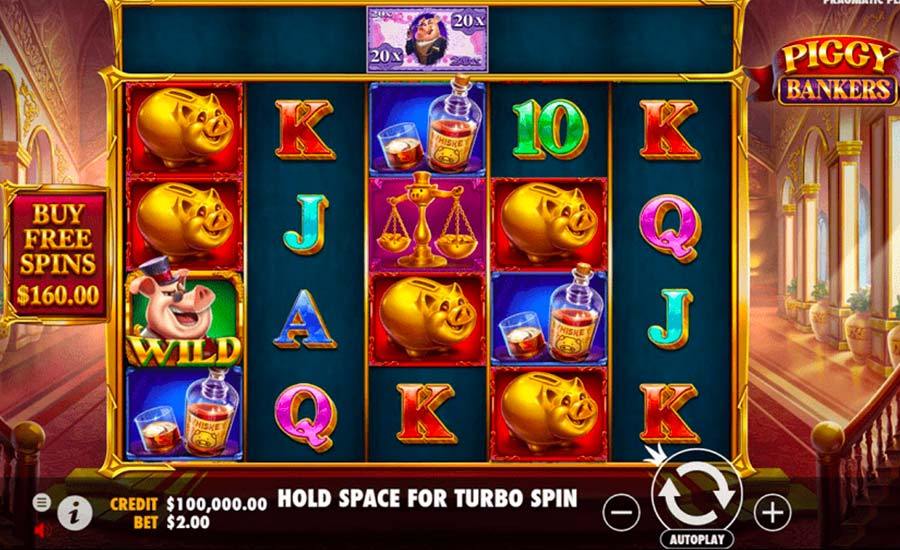Screen dimensions: 900x550
Task: Open the game info paytable
Action: [x=74, y=512]
